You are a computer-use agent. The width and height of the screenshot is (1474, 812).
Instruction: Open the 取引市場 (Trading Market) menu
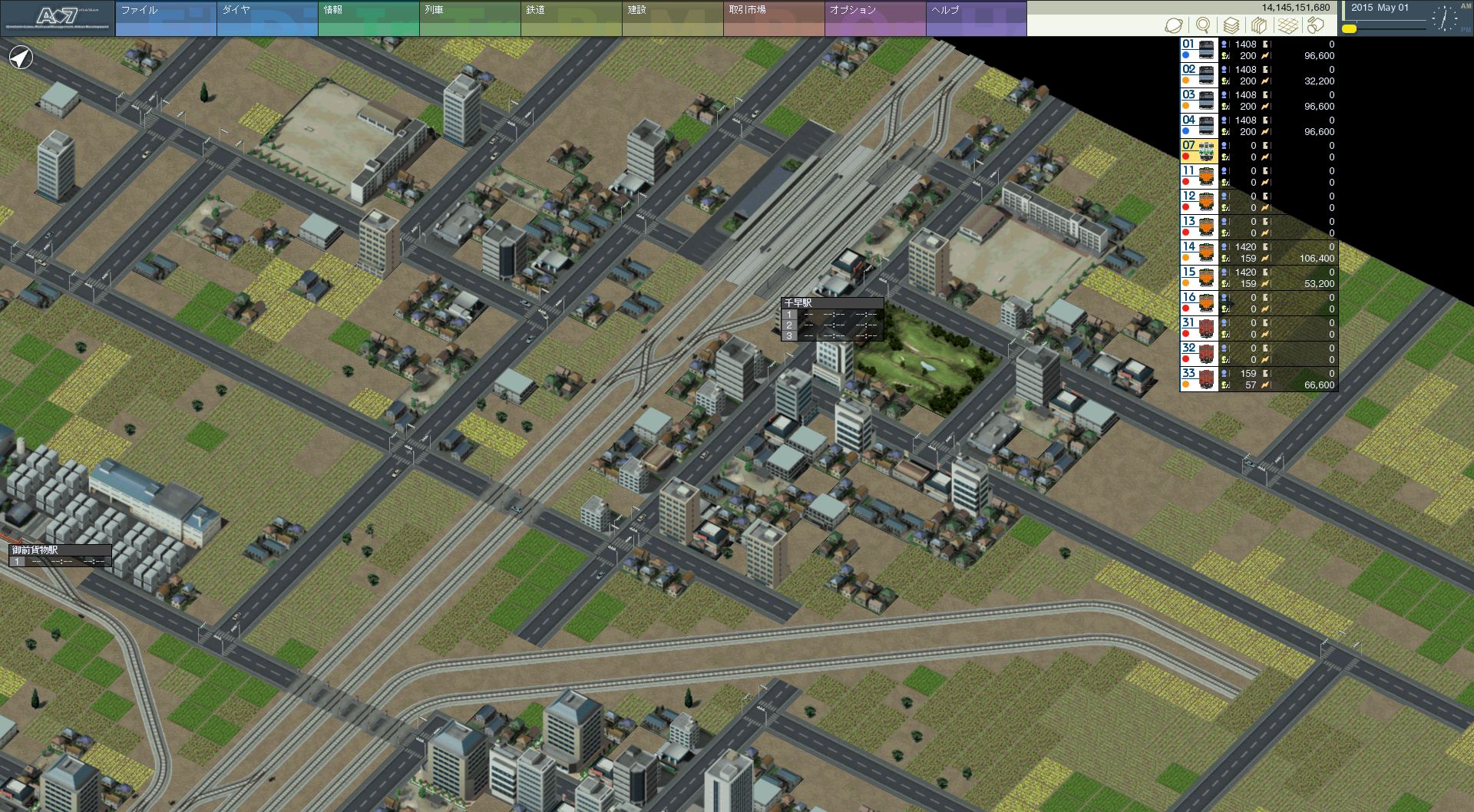774,18
